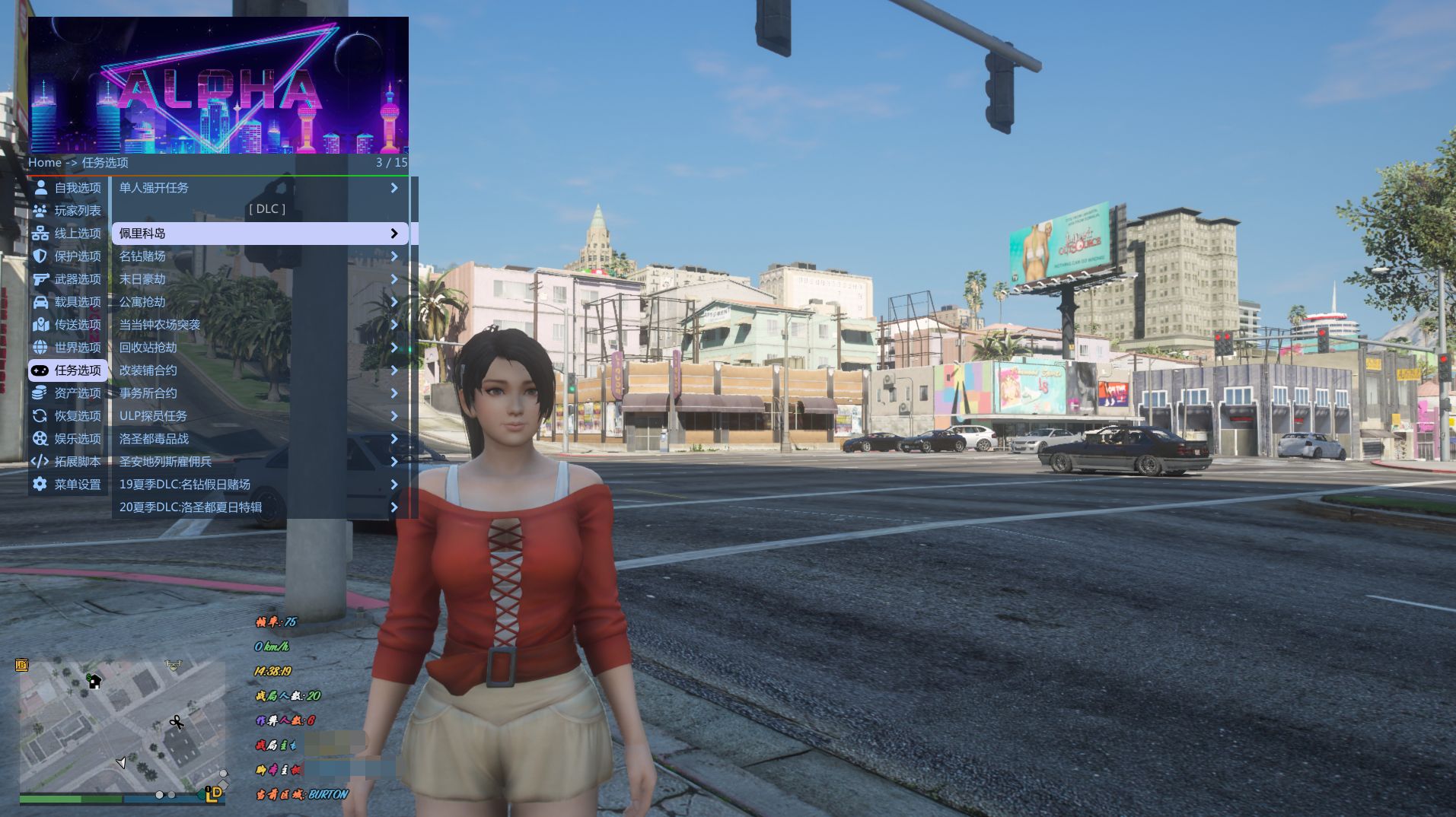The height and width of the screenshot is (817, 1456).
Task: Click the minimap in the corner
Action: [x=123, y=726]
